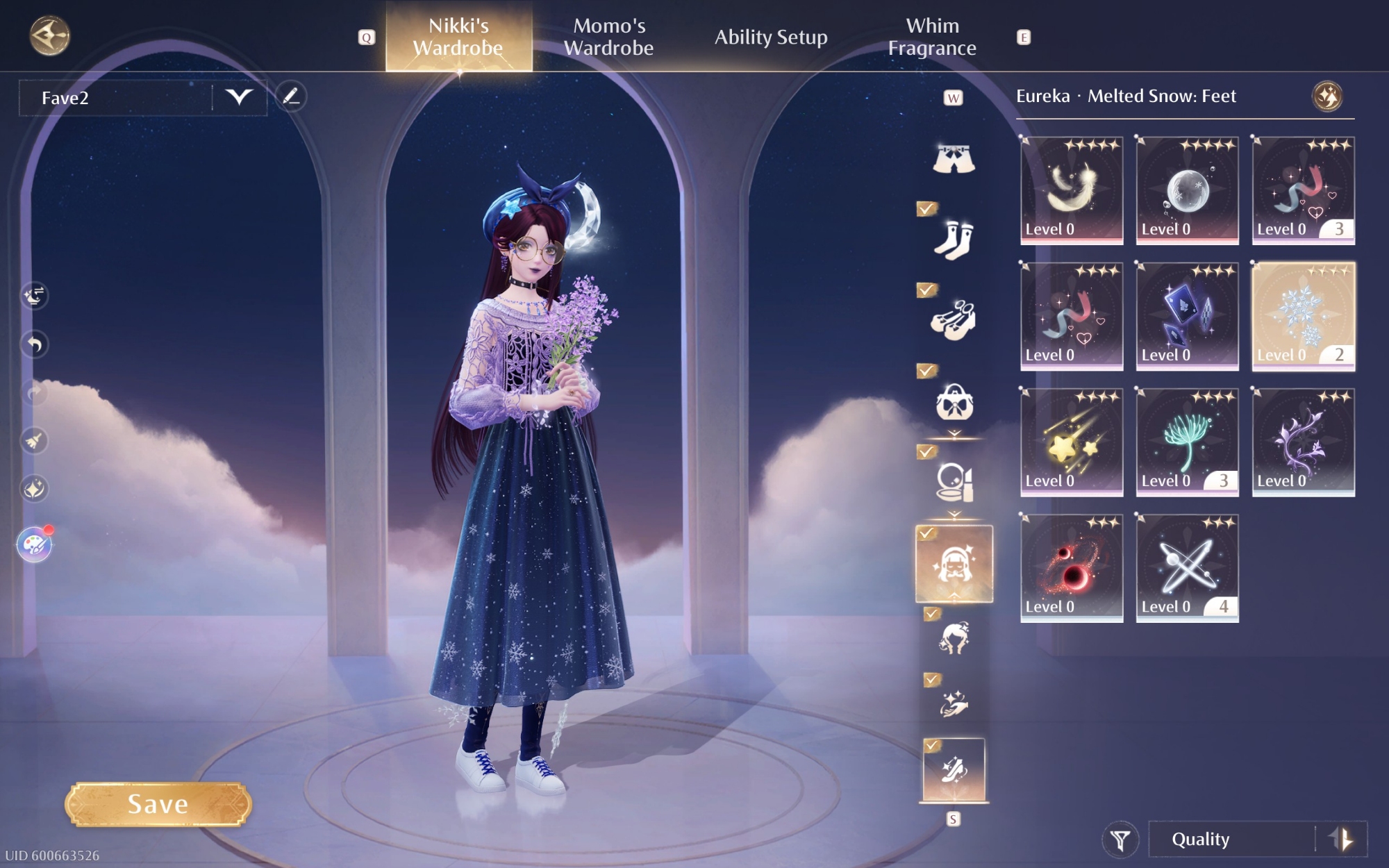This screenshot has width=1389, height=868.
Task: Rename outfit with the pencil icon
Action: click(x=291, y=97)
